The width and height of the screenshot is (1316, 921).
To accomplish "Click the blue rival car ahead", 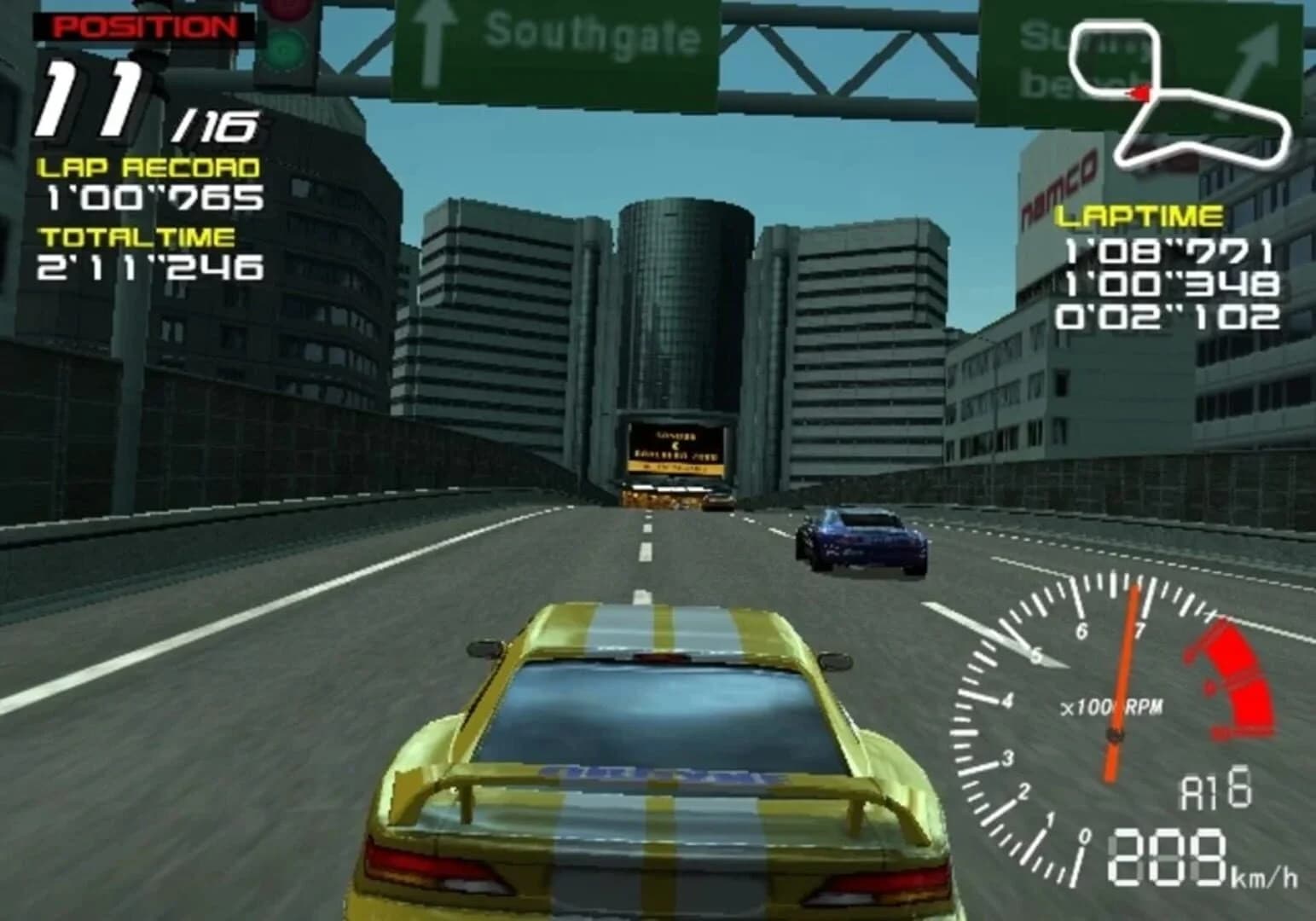I will click(x=861, y=542).
